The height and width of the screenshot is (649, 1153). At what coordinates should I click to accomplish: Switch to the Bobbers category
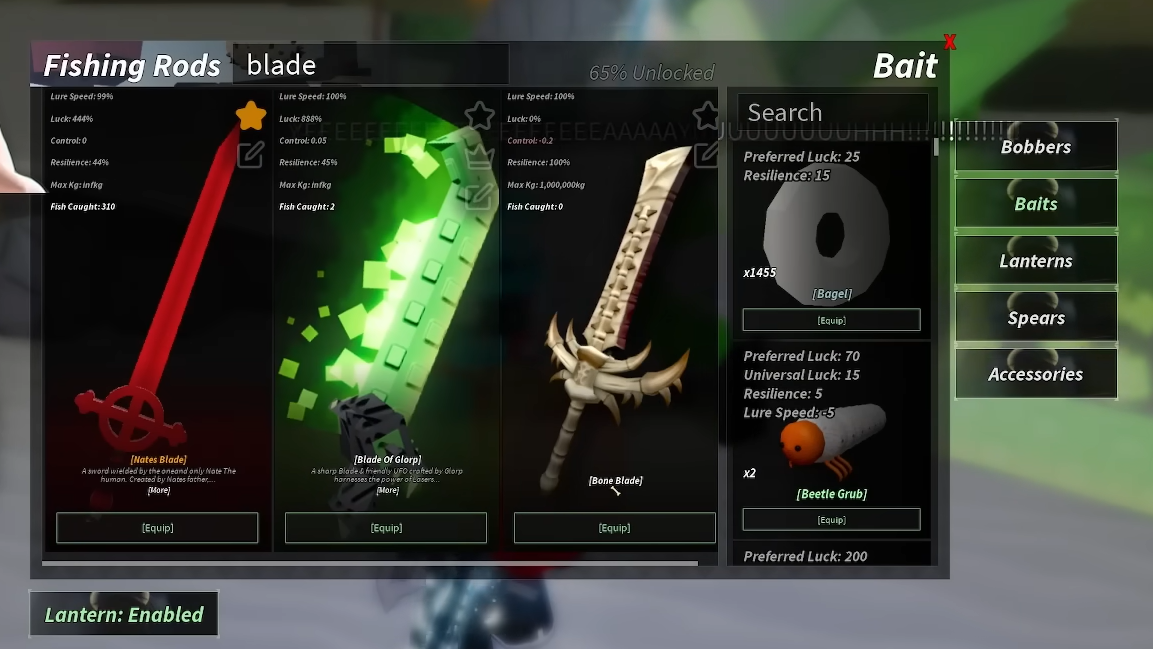coord(1036,147)
